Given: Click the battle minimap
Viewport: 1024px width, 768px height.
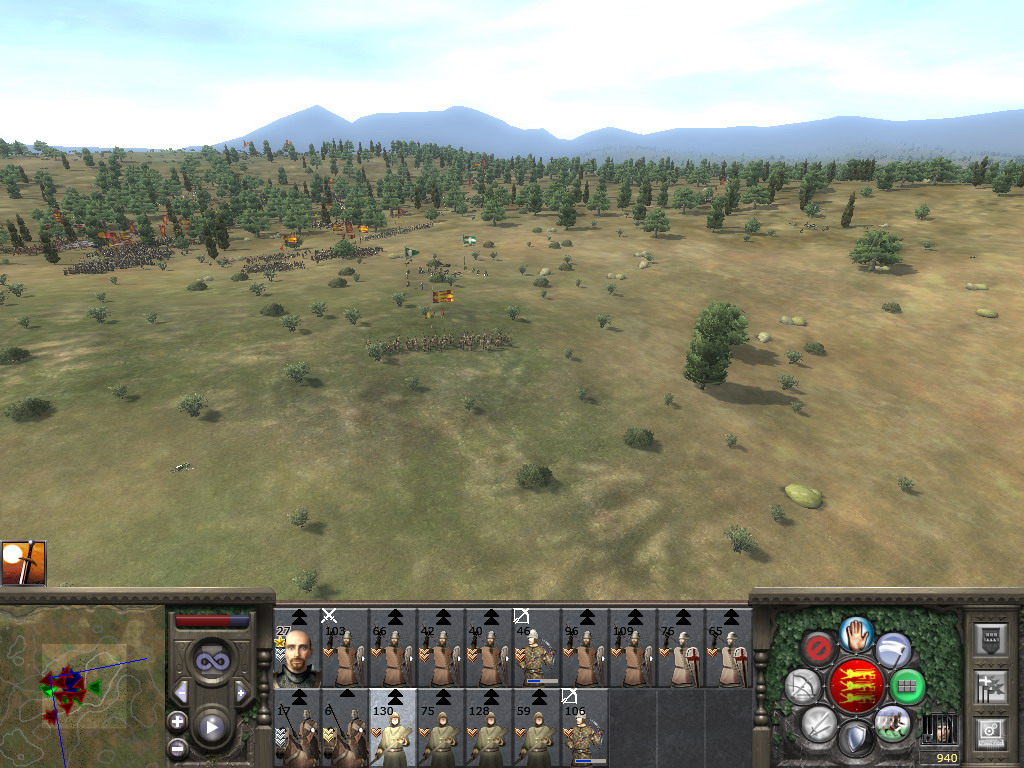Looking at the screenshot, I should pyautogui.click(x=82, y=686).
